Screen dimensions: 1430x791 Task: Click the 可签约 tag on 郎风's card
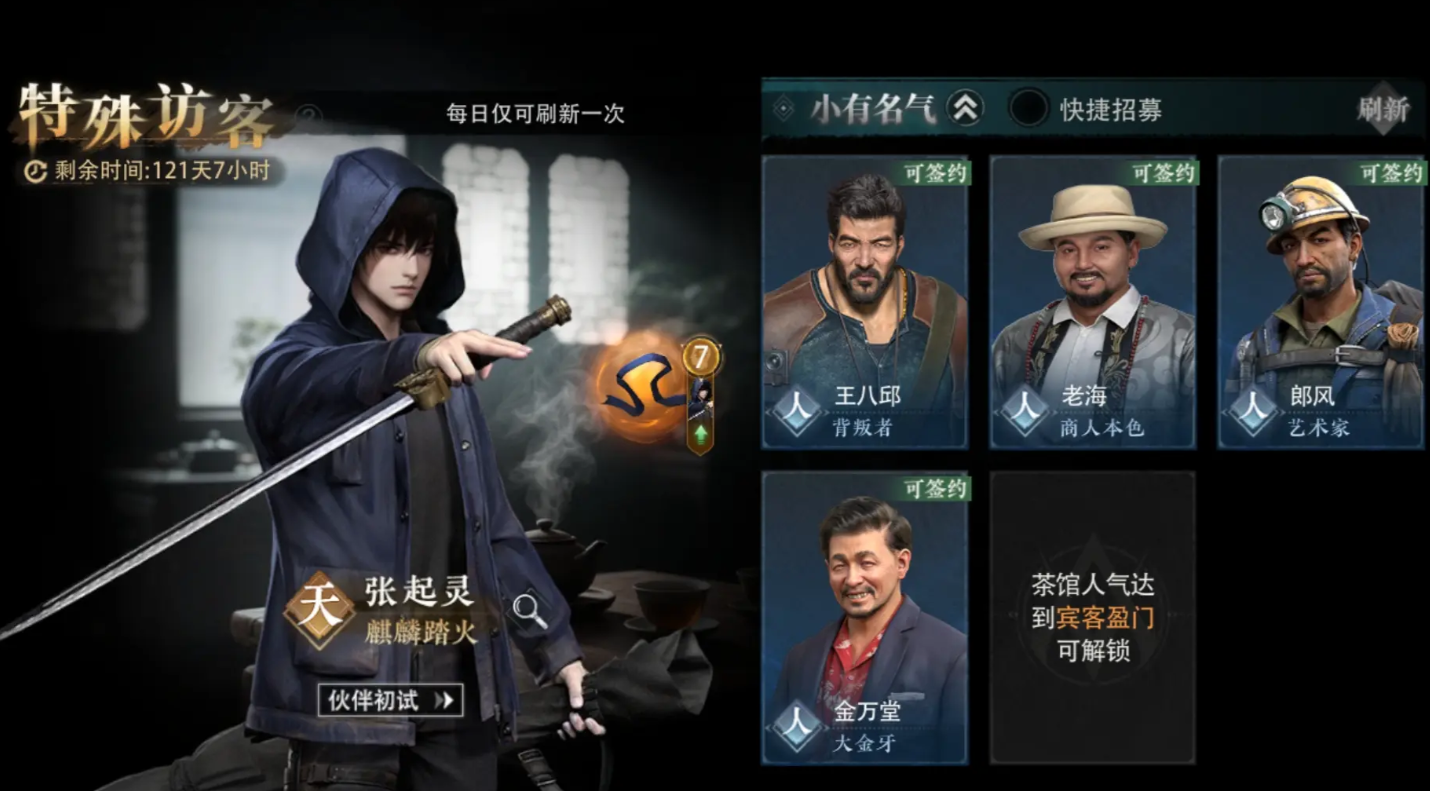[x=1390, y=172]
